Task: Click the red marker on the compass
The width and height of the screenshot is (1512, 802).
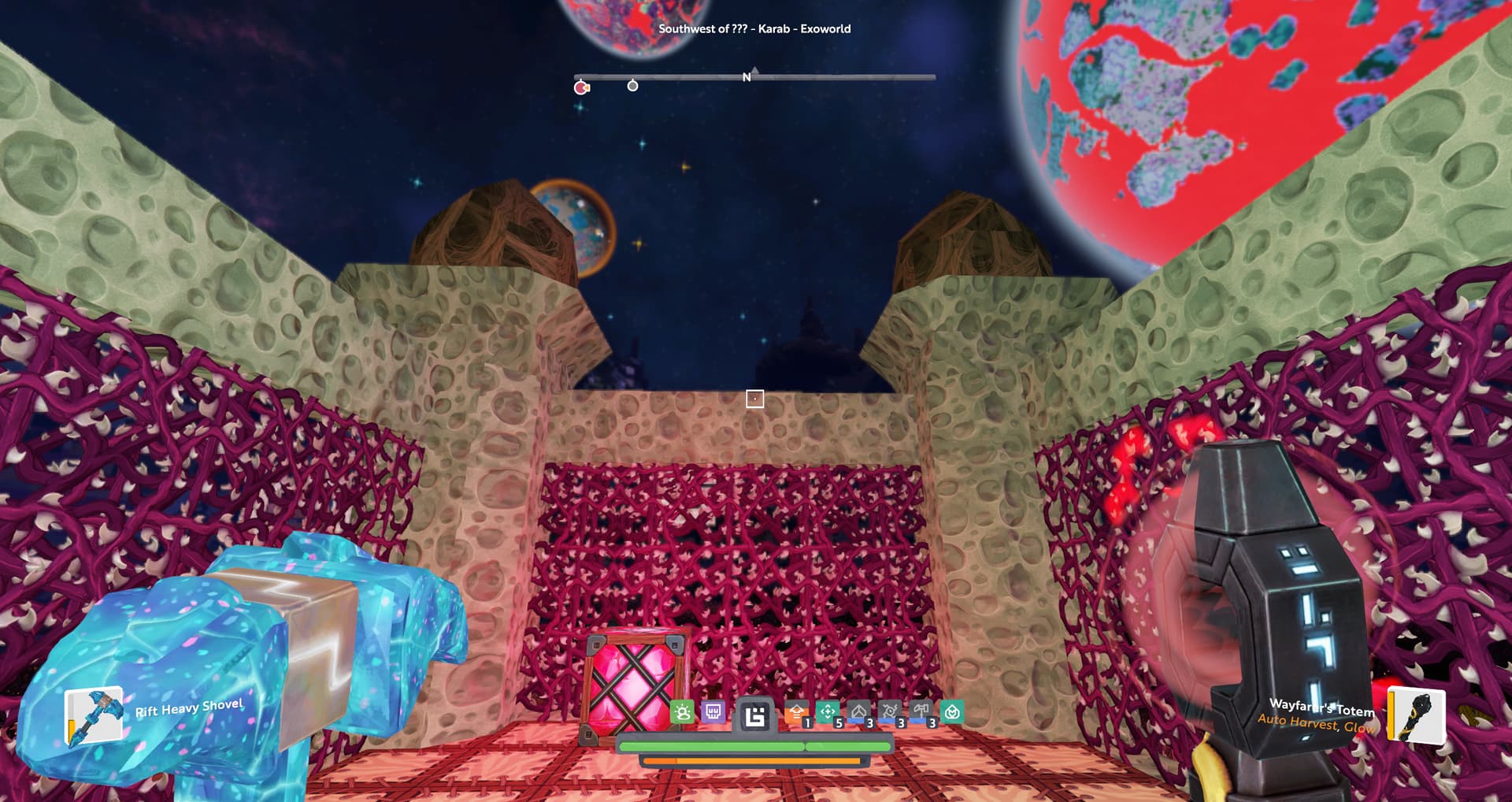Action: [x=581, y=87]
